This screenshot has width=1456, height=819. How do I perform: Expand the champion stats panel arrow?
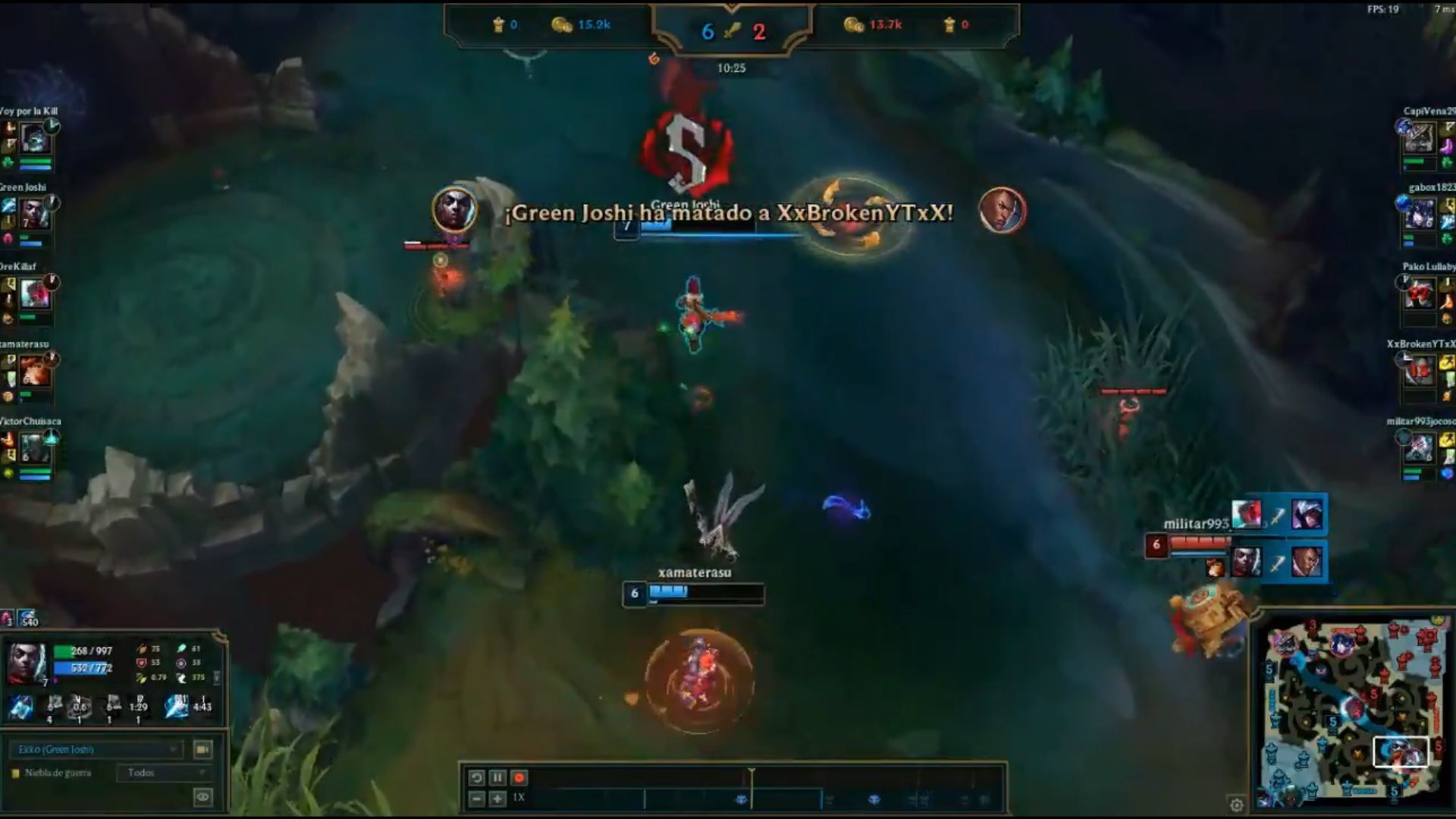(x=218, y=676)
